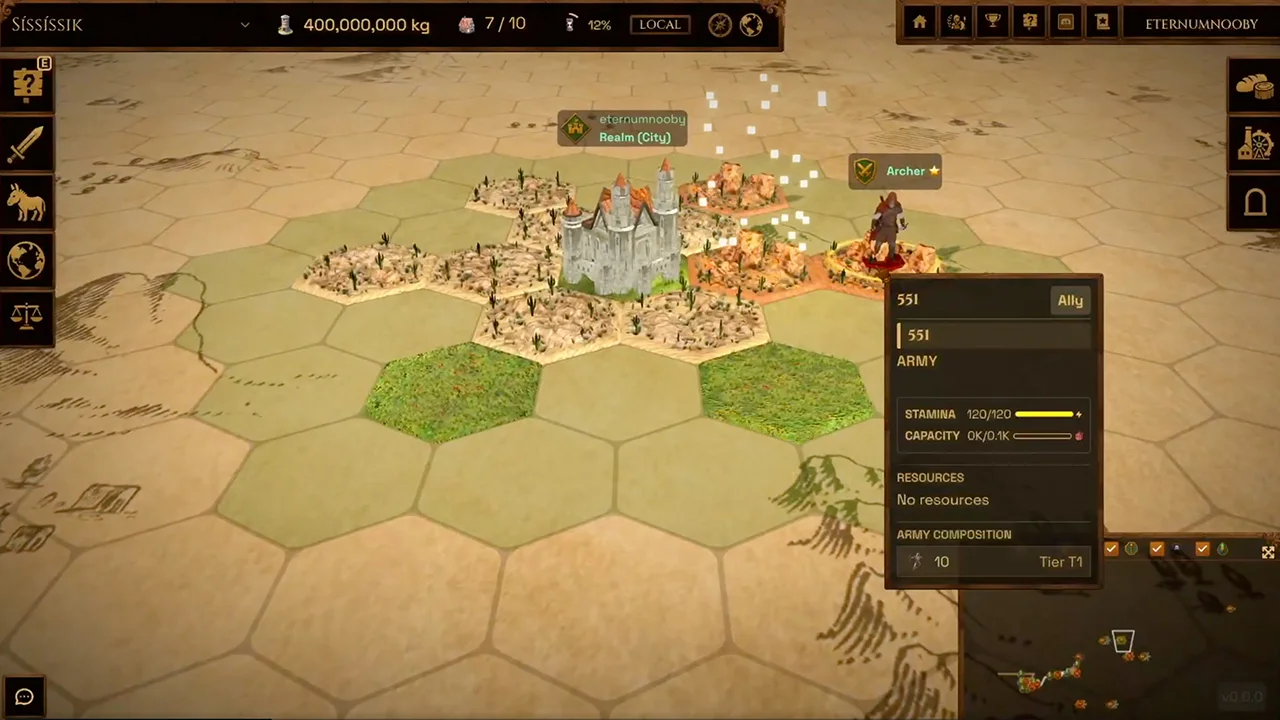1280x720 pixels.
Task: Open the trophy leaderboard icon
Action: click(x=993, y=23)
